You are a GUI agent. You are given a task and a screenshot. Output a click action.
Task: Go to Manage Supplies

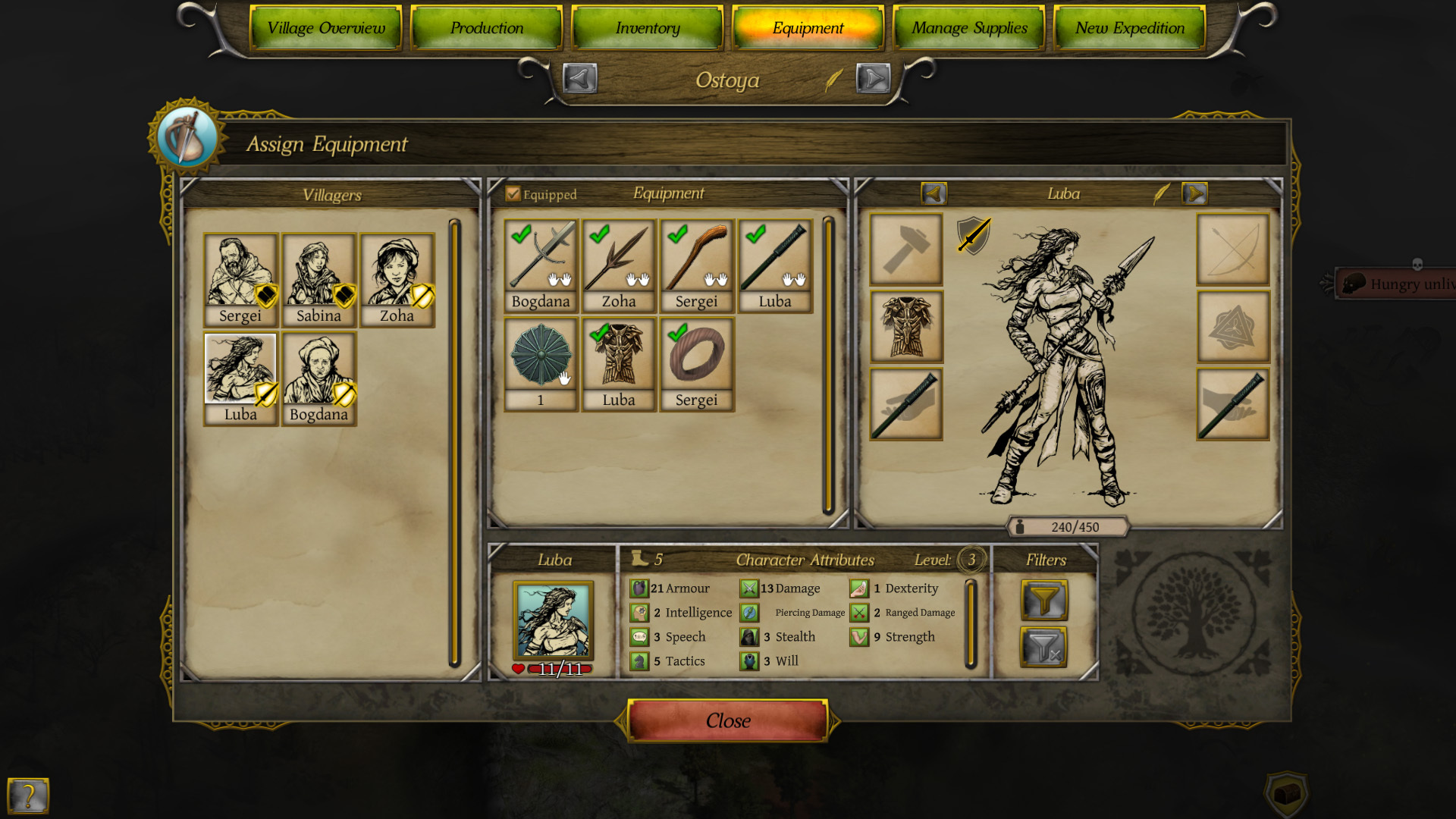(968, 28)
